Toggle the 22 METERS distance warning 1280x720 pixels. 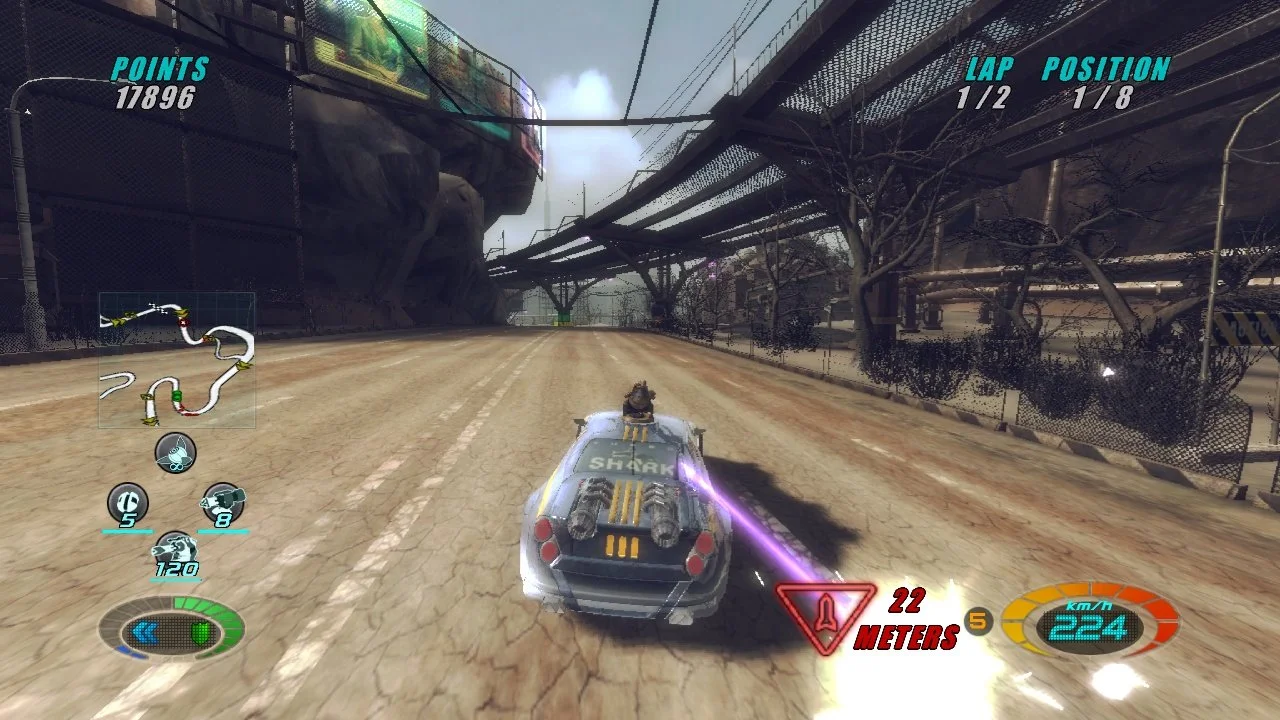point(908,620)
